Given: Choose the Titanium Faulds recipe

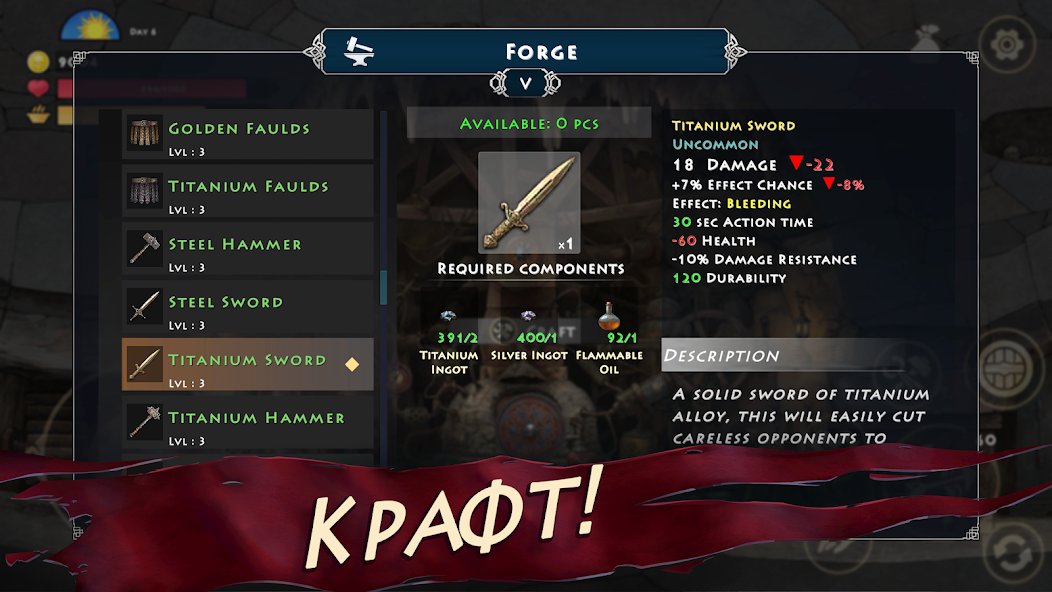Looking at the screenshot, I should coord(247,192).
